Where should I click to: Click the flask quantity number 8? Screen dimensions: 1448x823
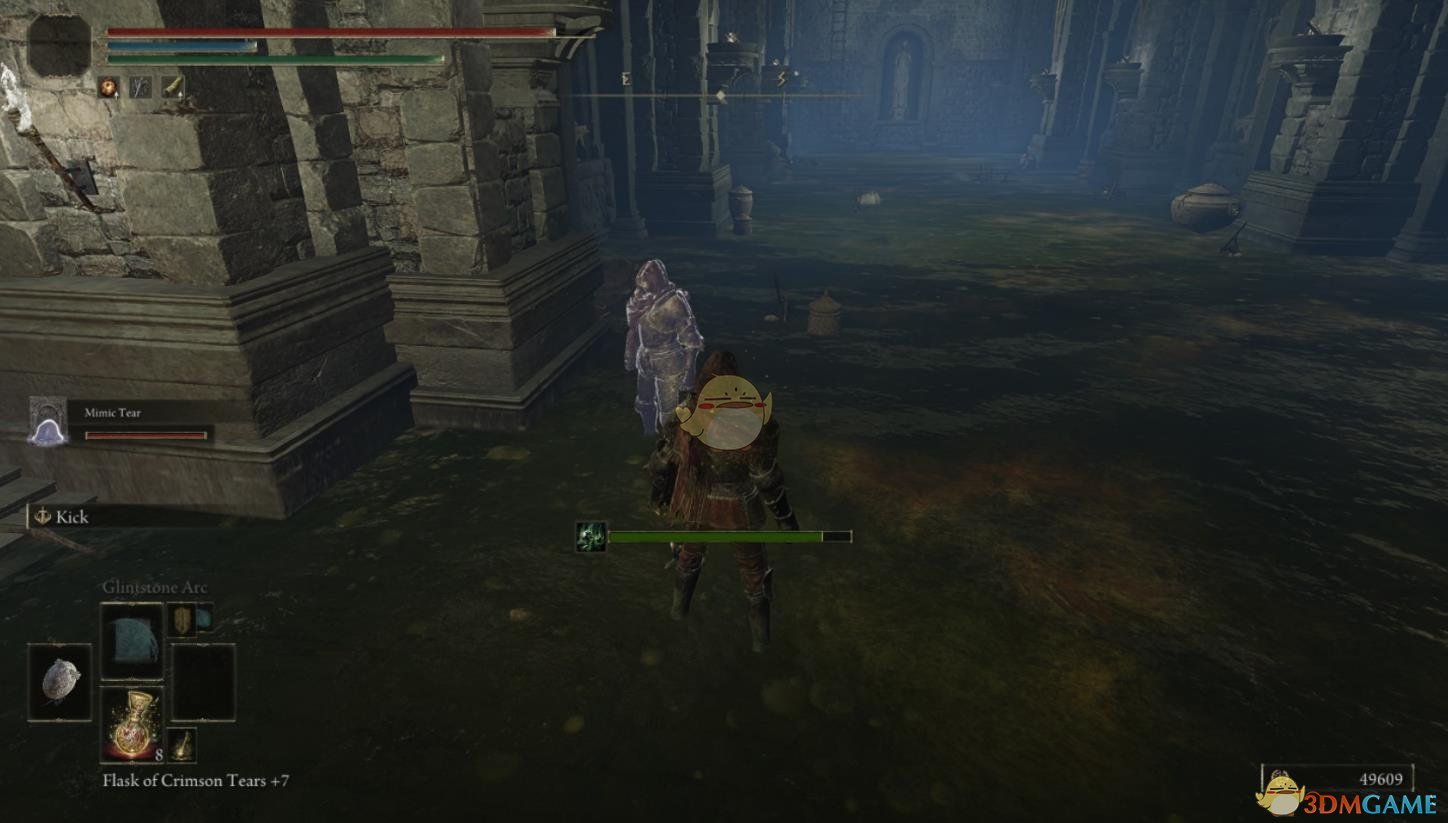pyautogui.click(x=159, y=756)
